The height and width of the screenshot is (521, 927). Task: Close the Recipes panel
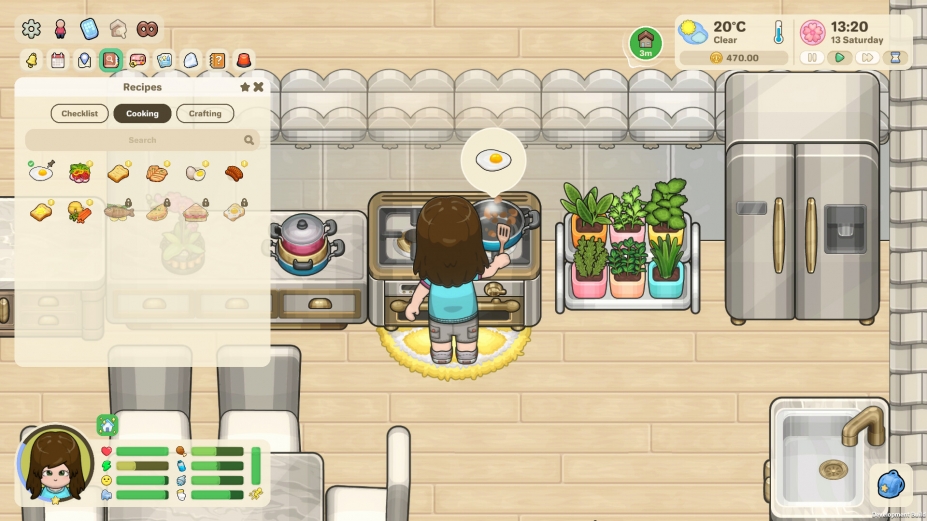tap(258, 87)
